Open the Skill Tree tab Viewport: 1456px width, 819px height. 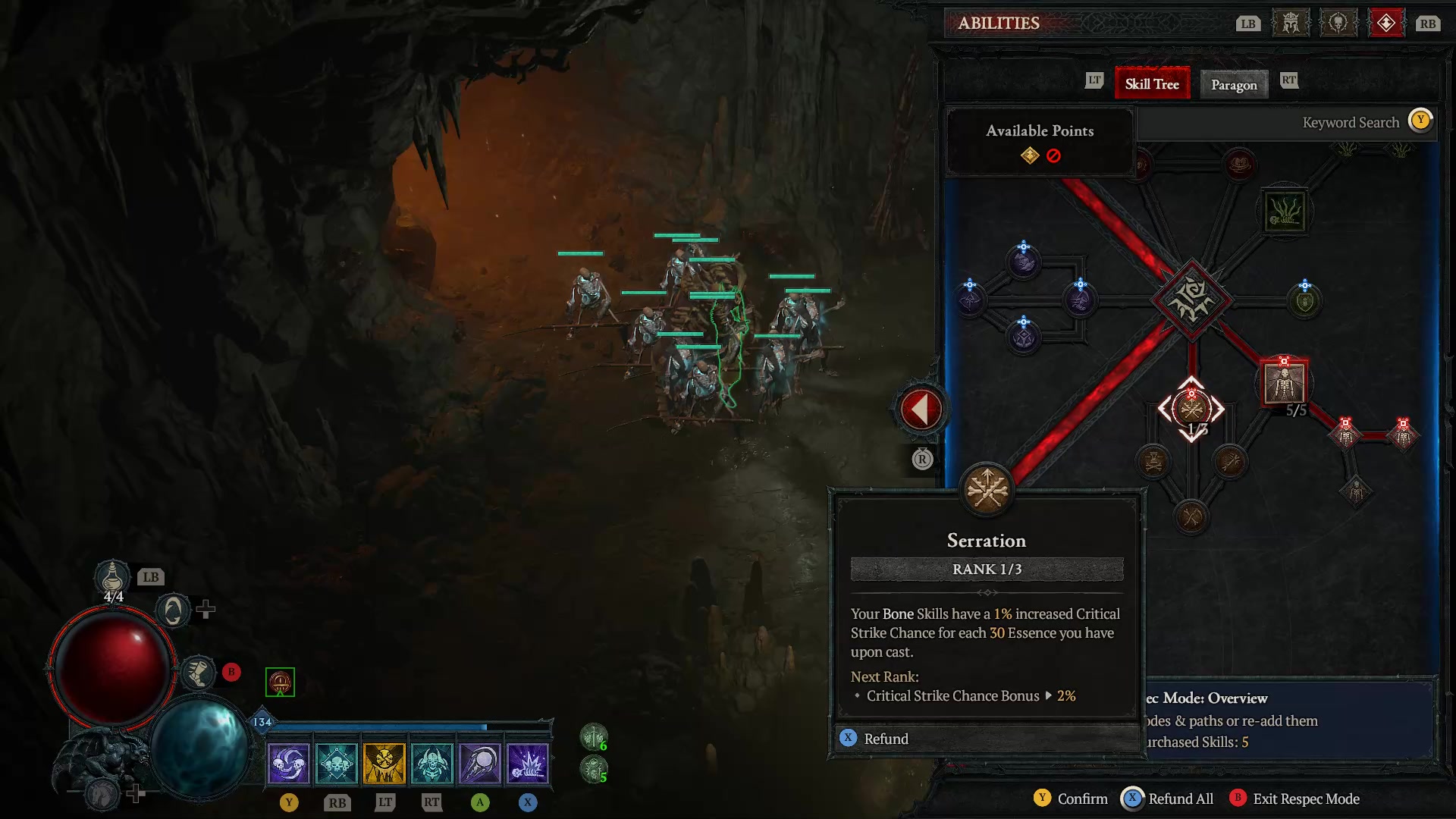click(x=1152, y=83)
